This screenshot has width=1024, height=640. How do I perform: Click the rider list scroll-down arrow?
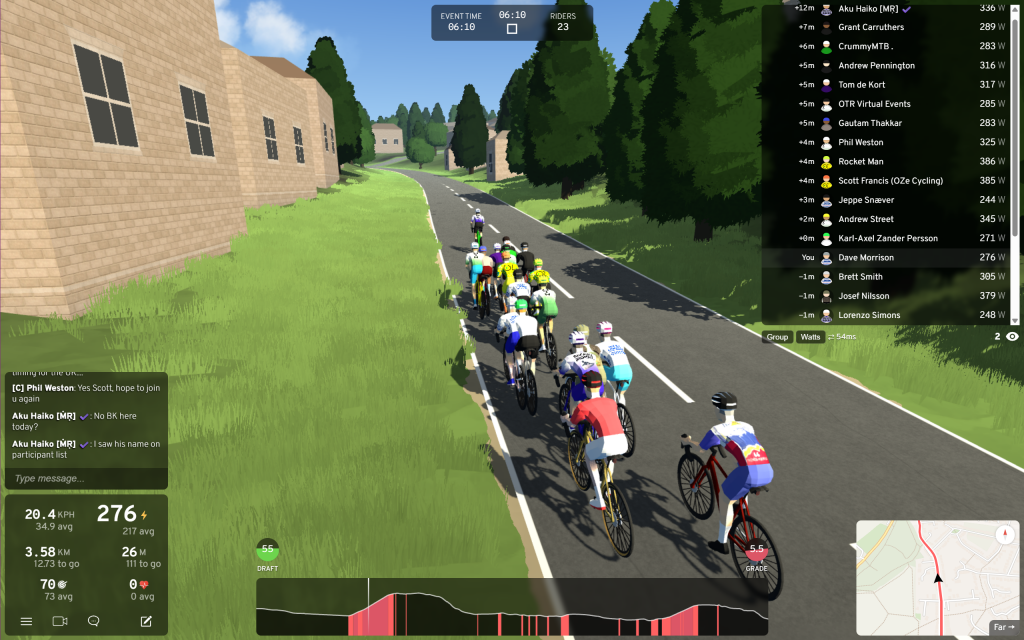(1015, 321)
